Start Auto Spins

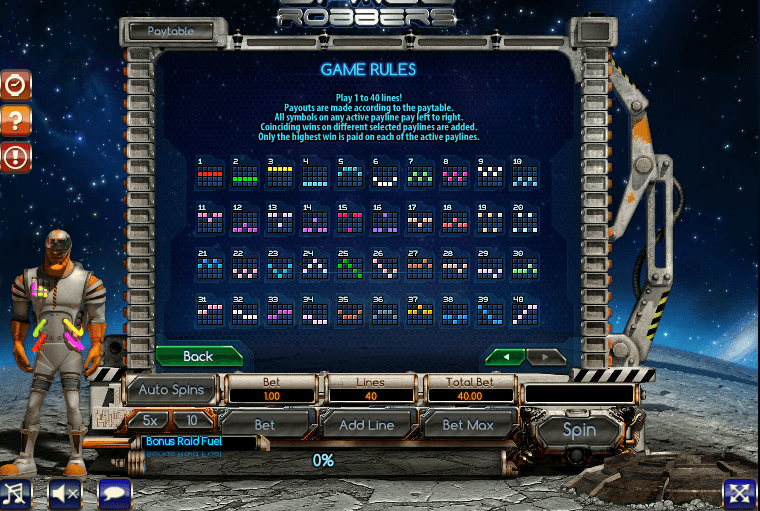click(x=171, y=390)
